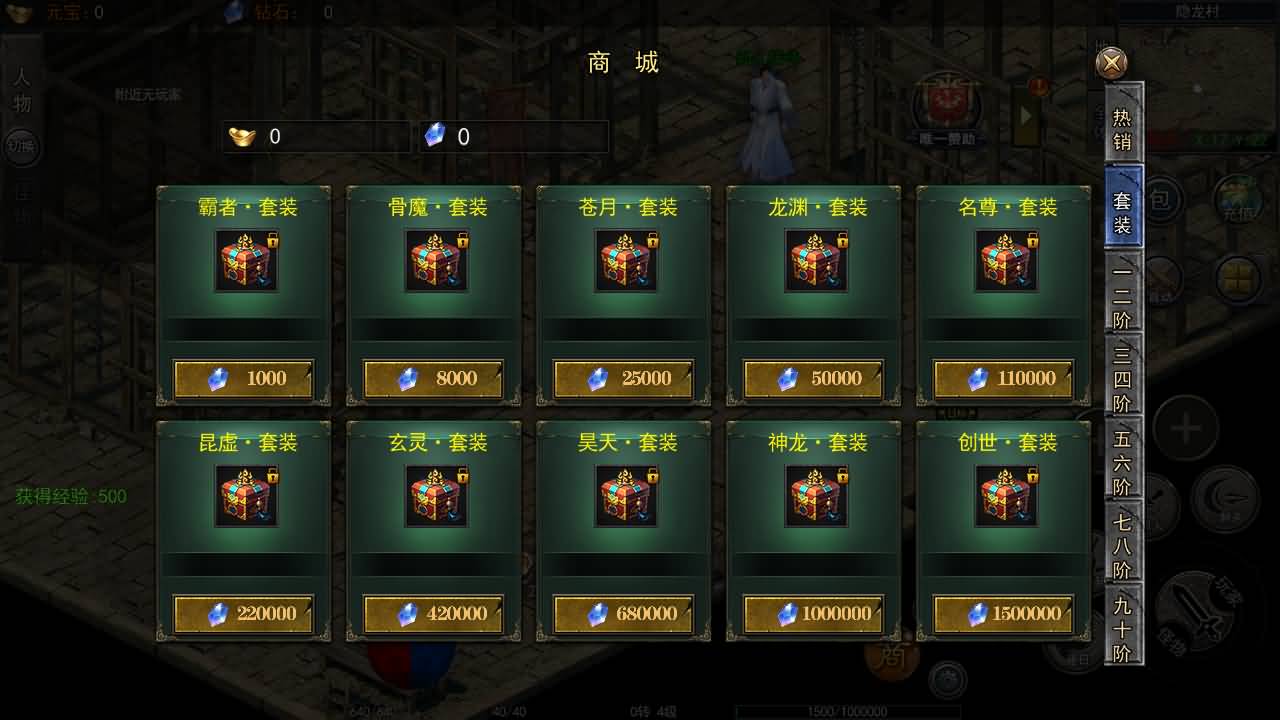Select the 霸者·套装 treasure chest icon
The image size is (1280, 720).
click(x=246, y=261)
